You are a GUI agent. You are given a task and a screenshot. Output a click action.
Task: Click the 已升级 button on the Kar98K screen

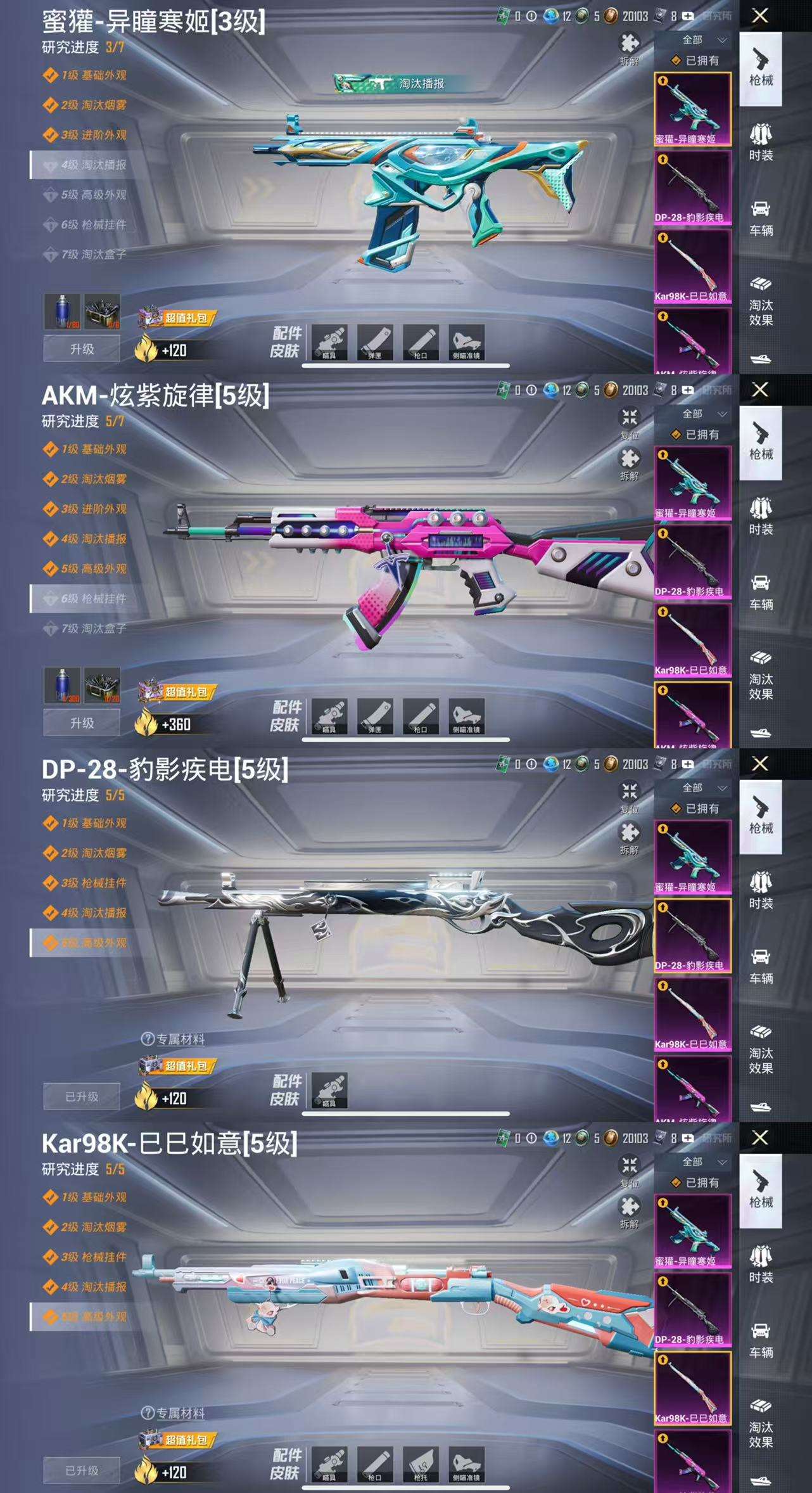tap(82, 1470)
